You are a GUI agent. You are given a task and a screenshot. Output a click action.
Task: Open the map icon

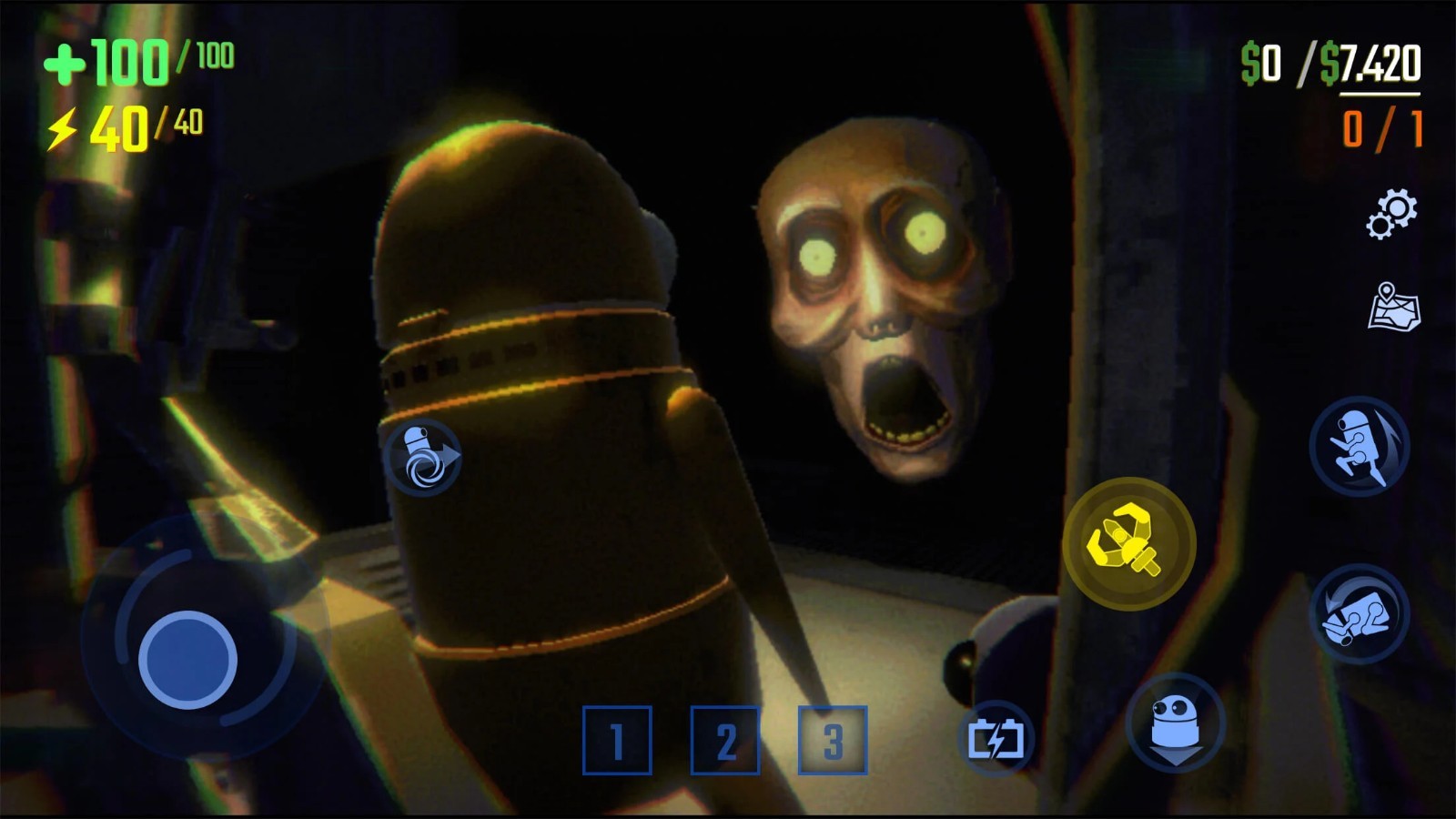coord(1394,306)
